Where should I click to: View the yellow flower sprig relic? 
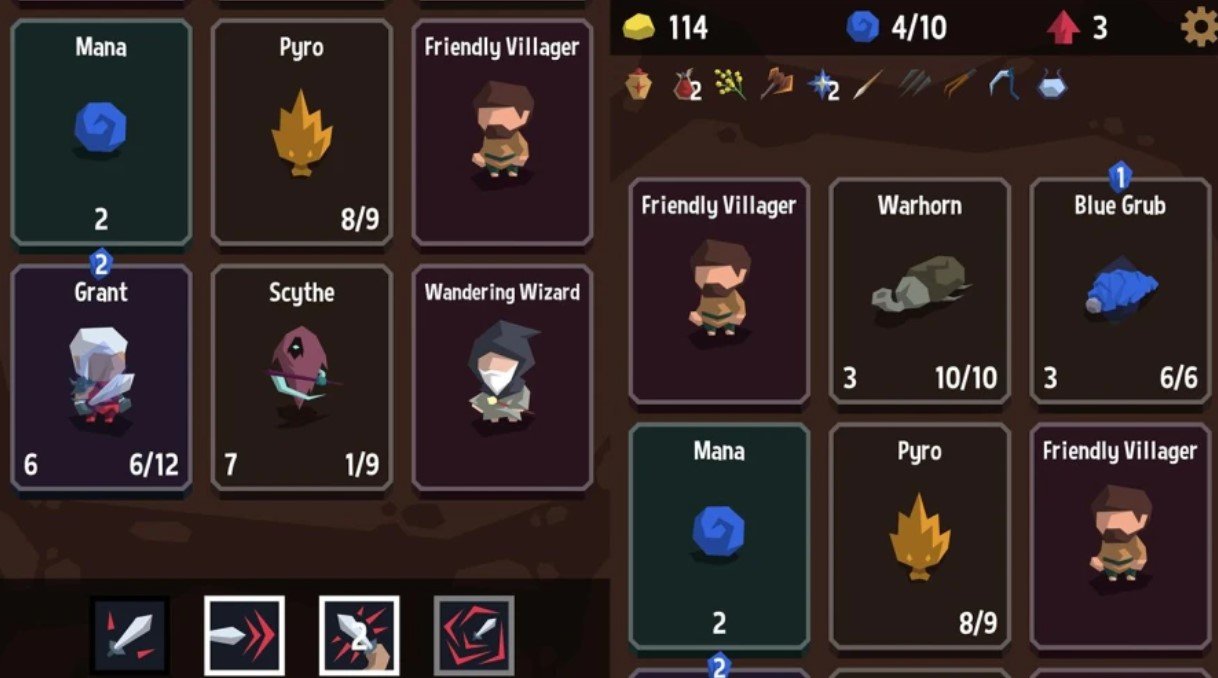[x=731, y=85]
